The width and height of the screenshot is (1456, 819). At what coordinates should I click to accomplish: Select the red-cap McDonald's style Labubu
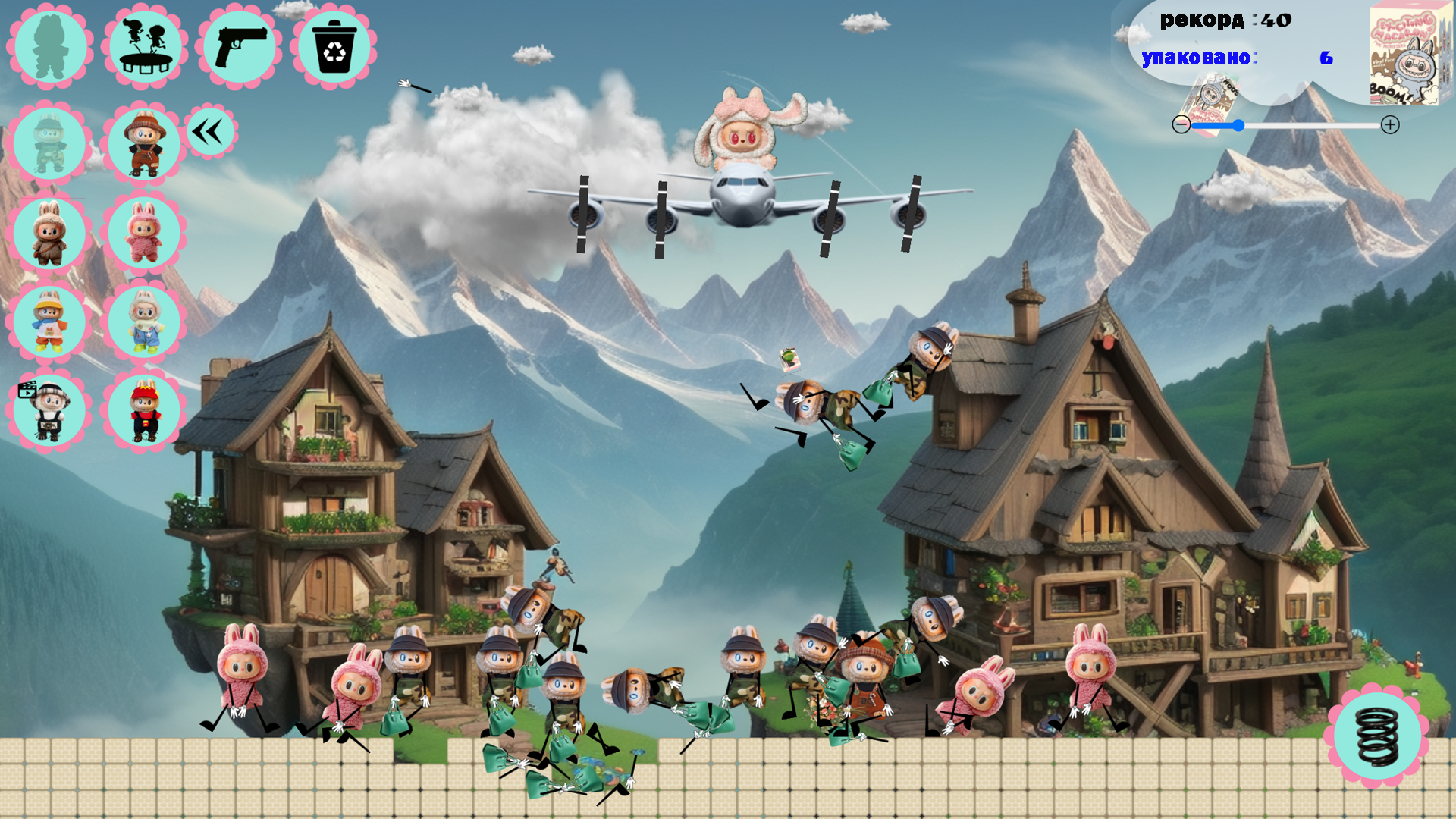(144, 409)
